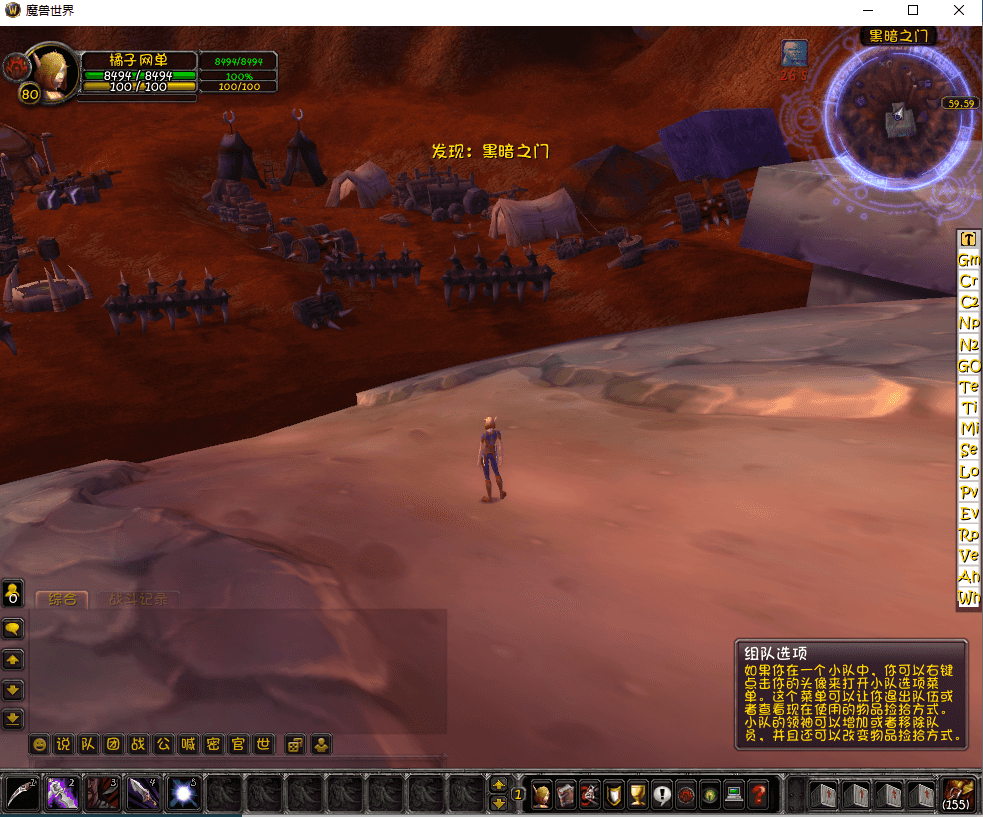Choose the 喊 yell channel button

pyautogui.click(x=188, y=744)
